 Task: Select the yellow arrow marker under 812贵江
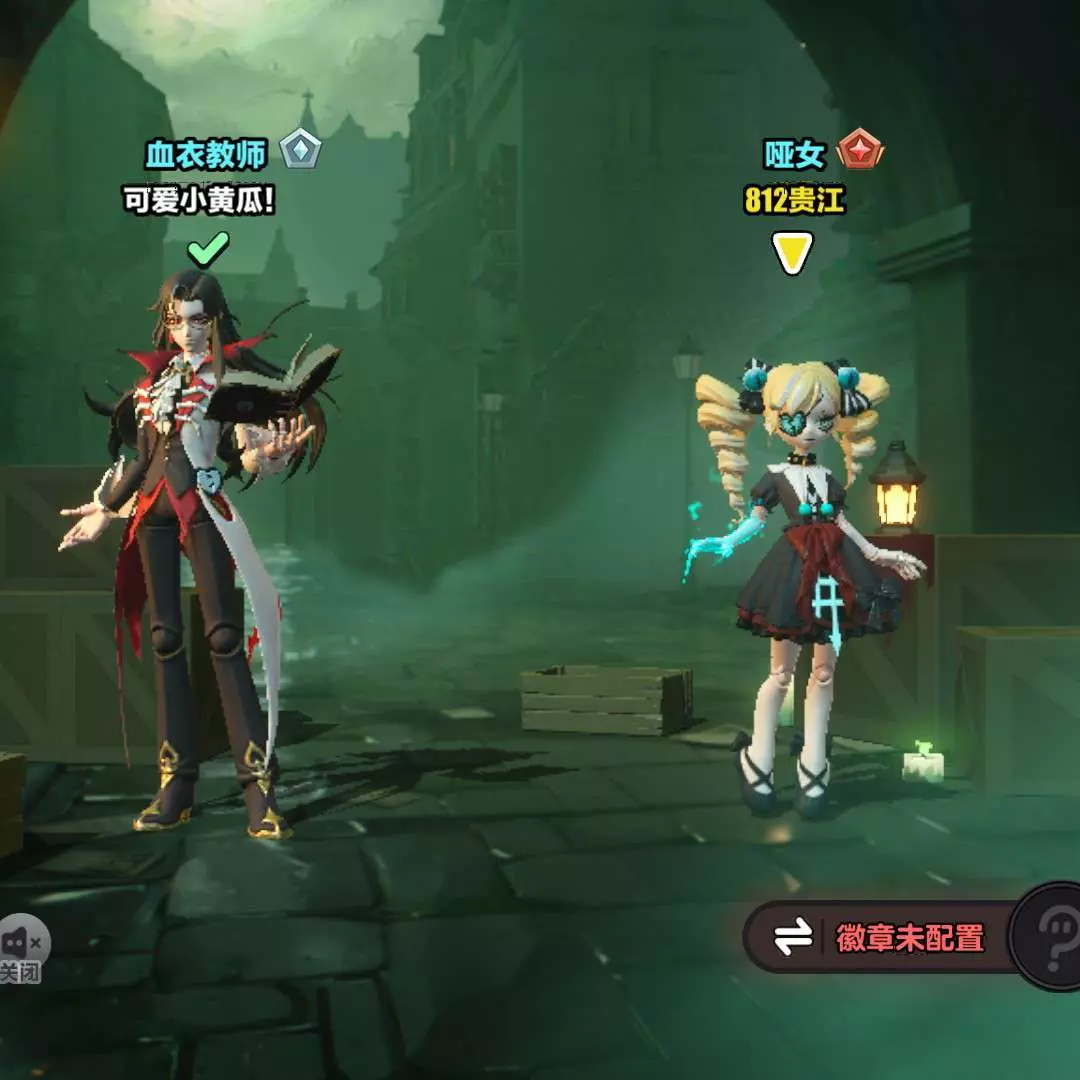[792, 253]
